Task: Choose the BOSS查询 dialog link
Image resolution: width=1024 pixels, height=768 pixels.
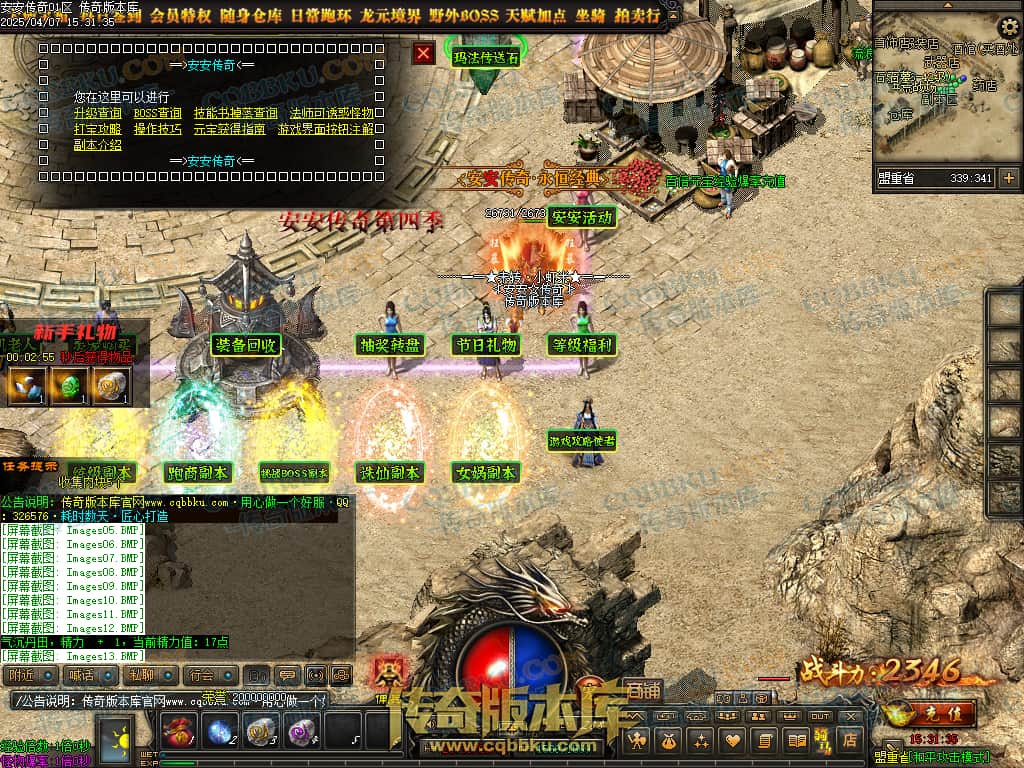Action: pos(158,113)
